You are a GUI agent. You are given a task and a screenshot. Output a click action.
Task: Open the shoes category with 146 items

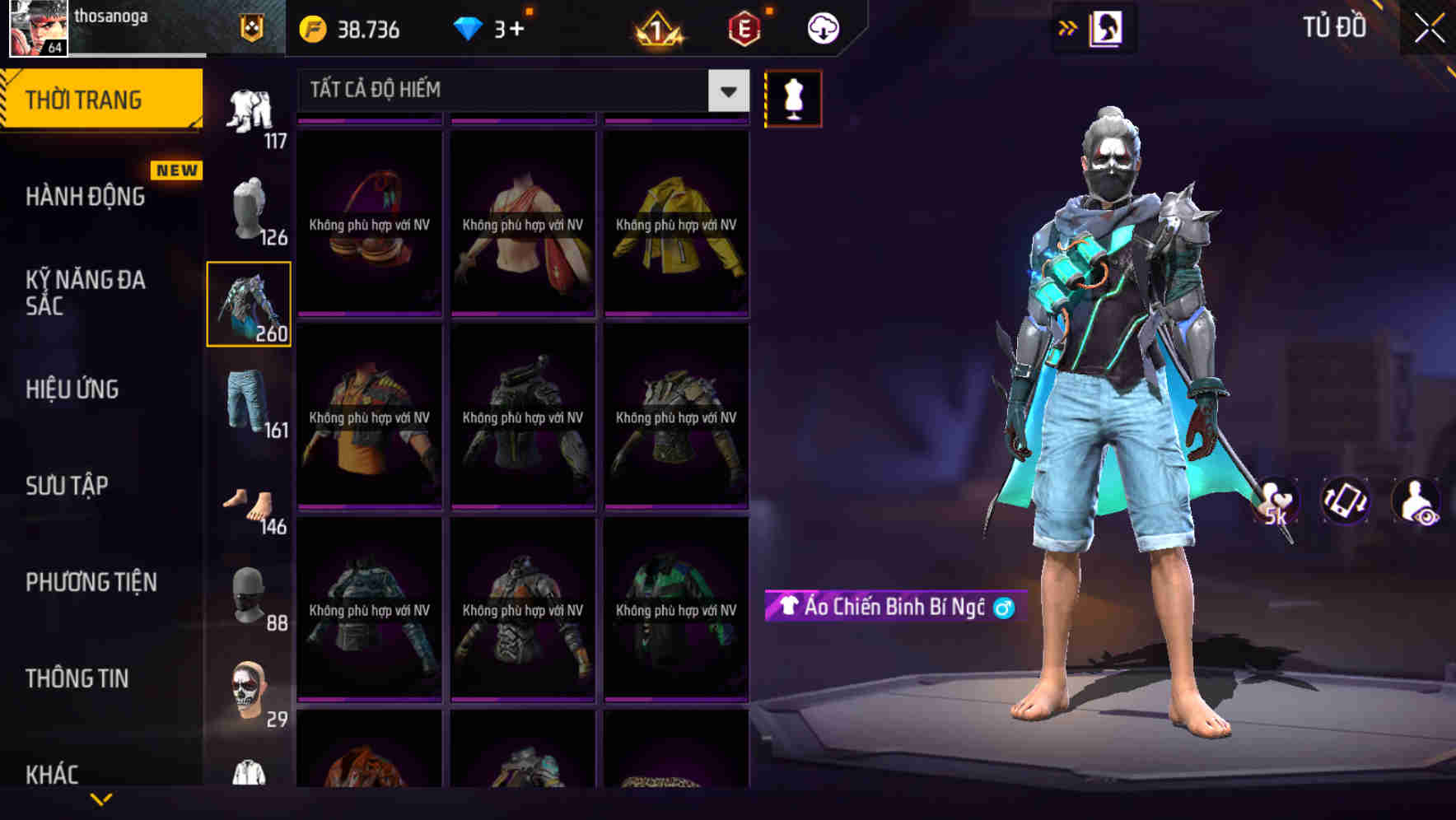point(250,501)
